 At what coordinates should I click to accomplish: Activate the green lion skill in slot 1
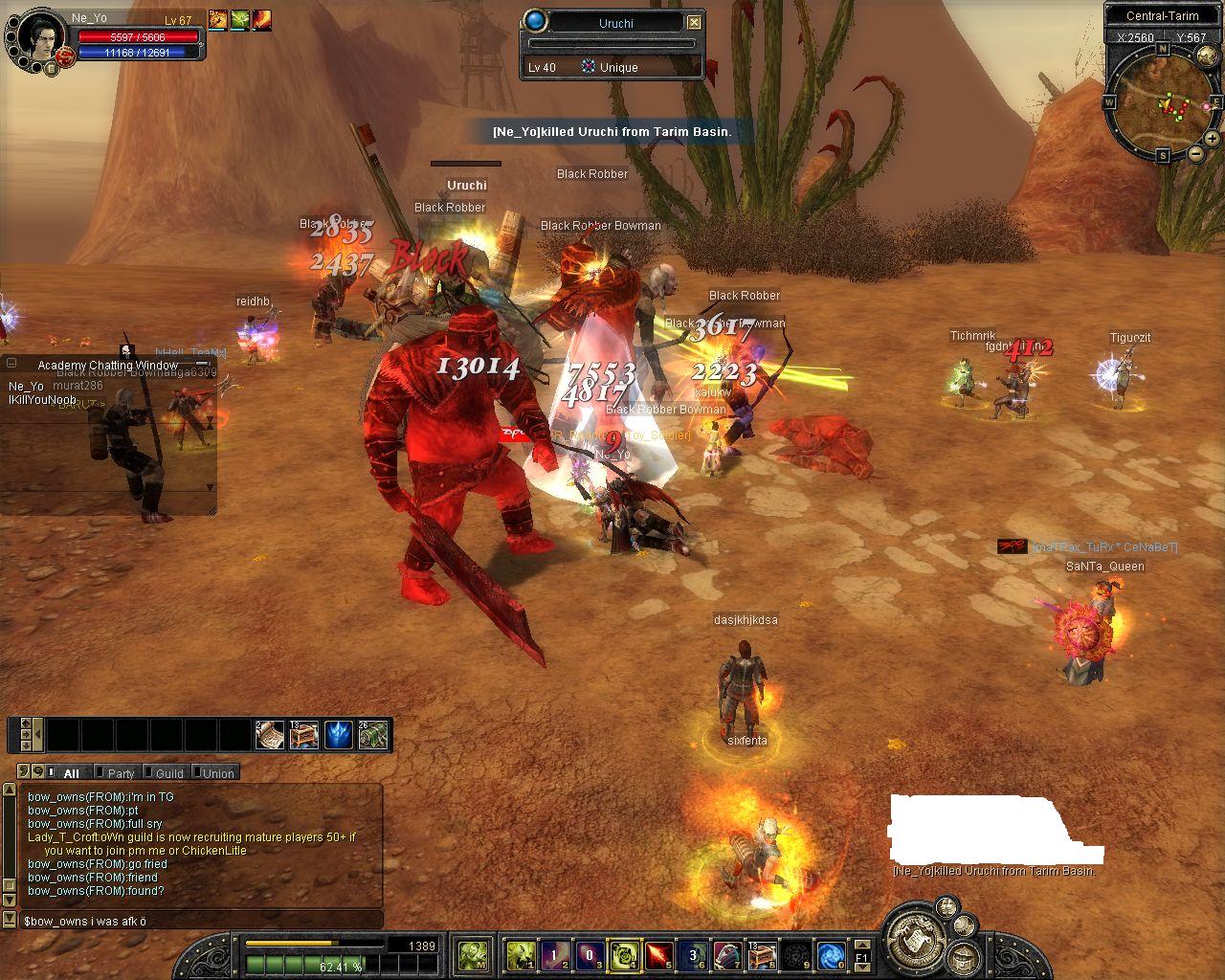coord(521,954)
